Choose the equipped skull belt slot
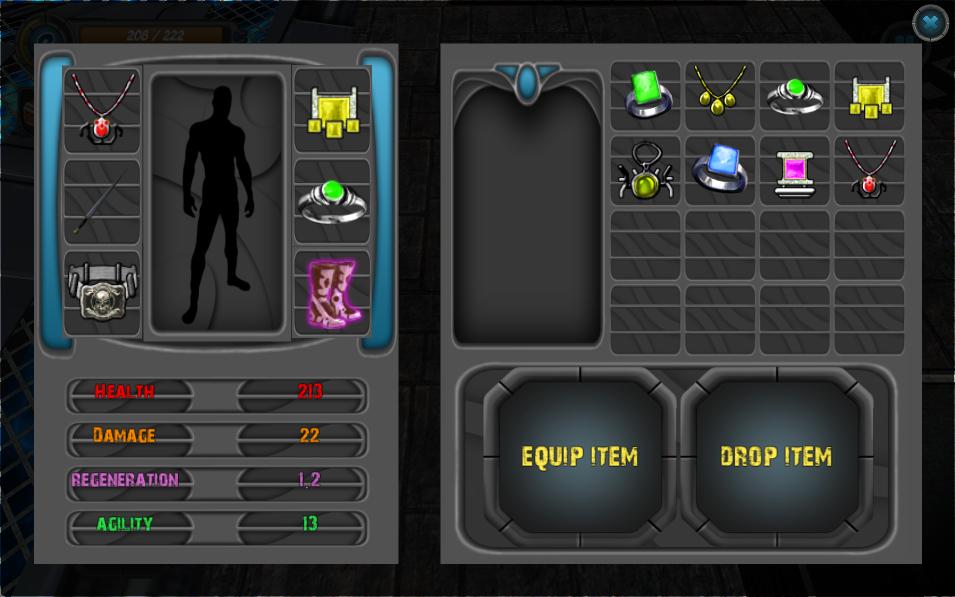 pos(102,292)
